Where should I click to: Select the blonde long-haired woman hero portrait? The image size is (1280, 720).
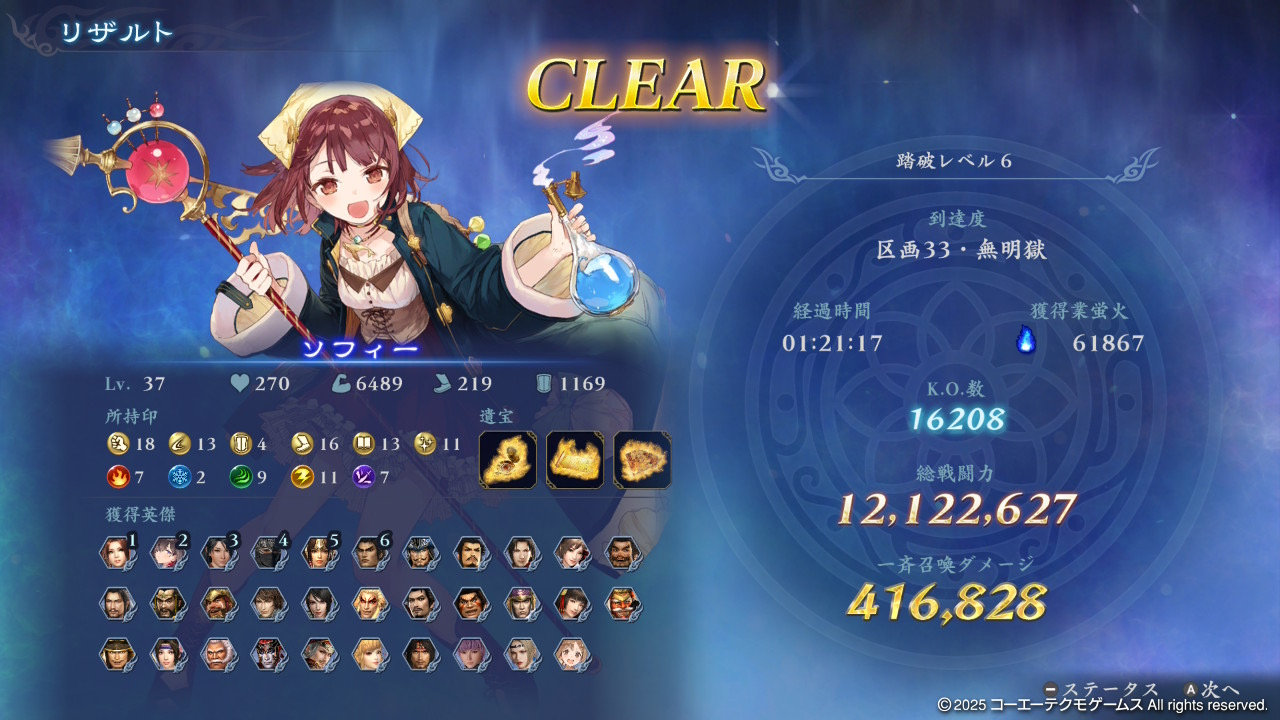368,654
